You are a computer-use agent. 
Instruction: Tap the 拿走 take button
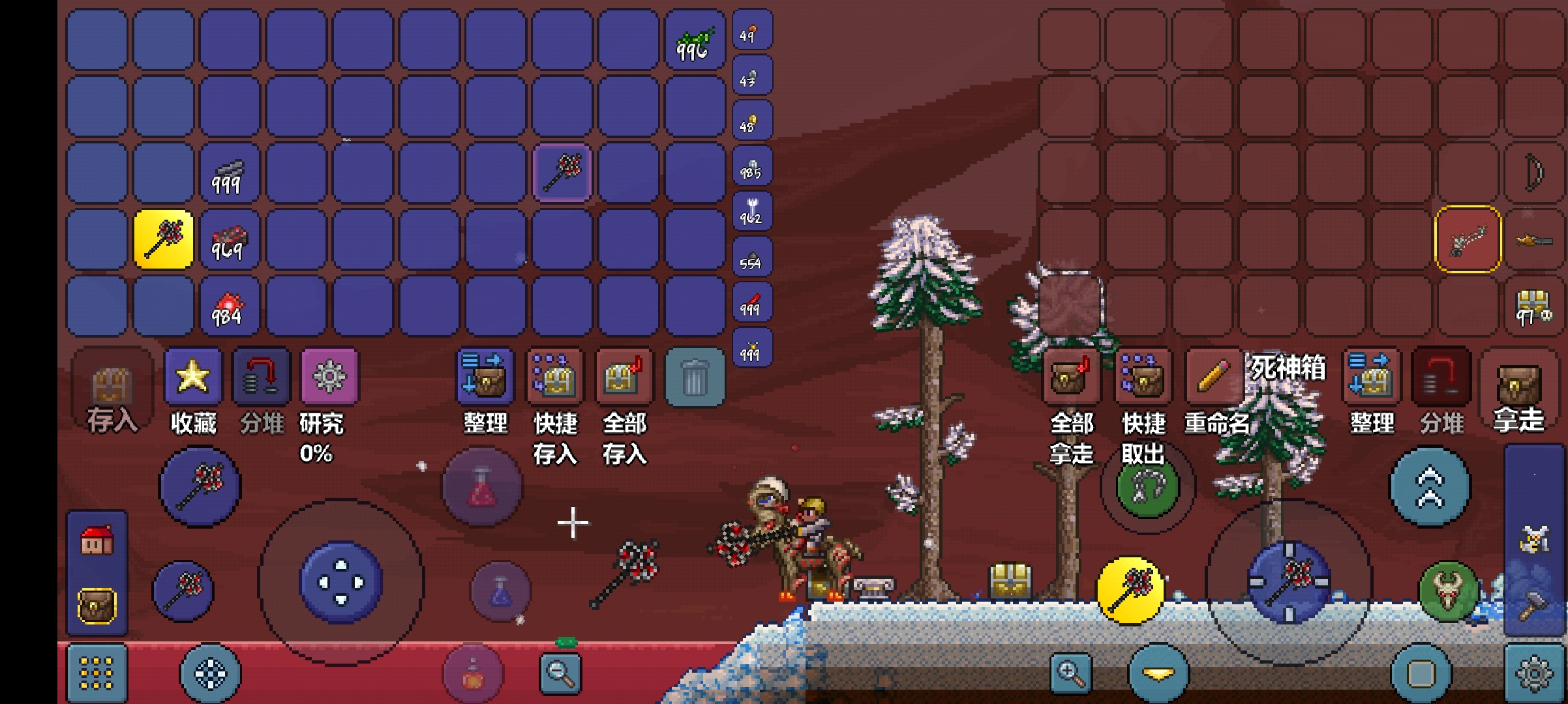pyautogui.click(x=1519, y=385)
